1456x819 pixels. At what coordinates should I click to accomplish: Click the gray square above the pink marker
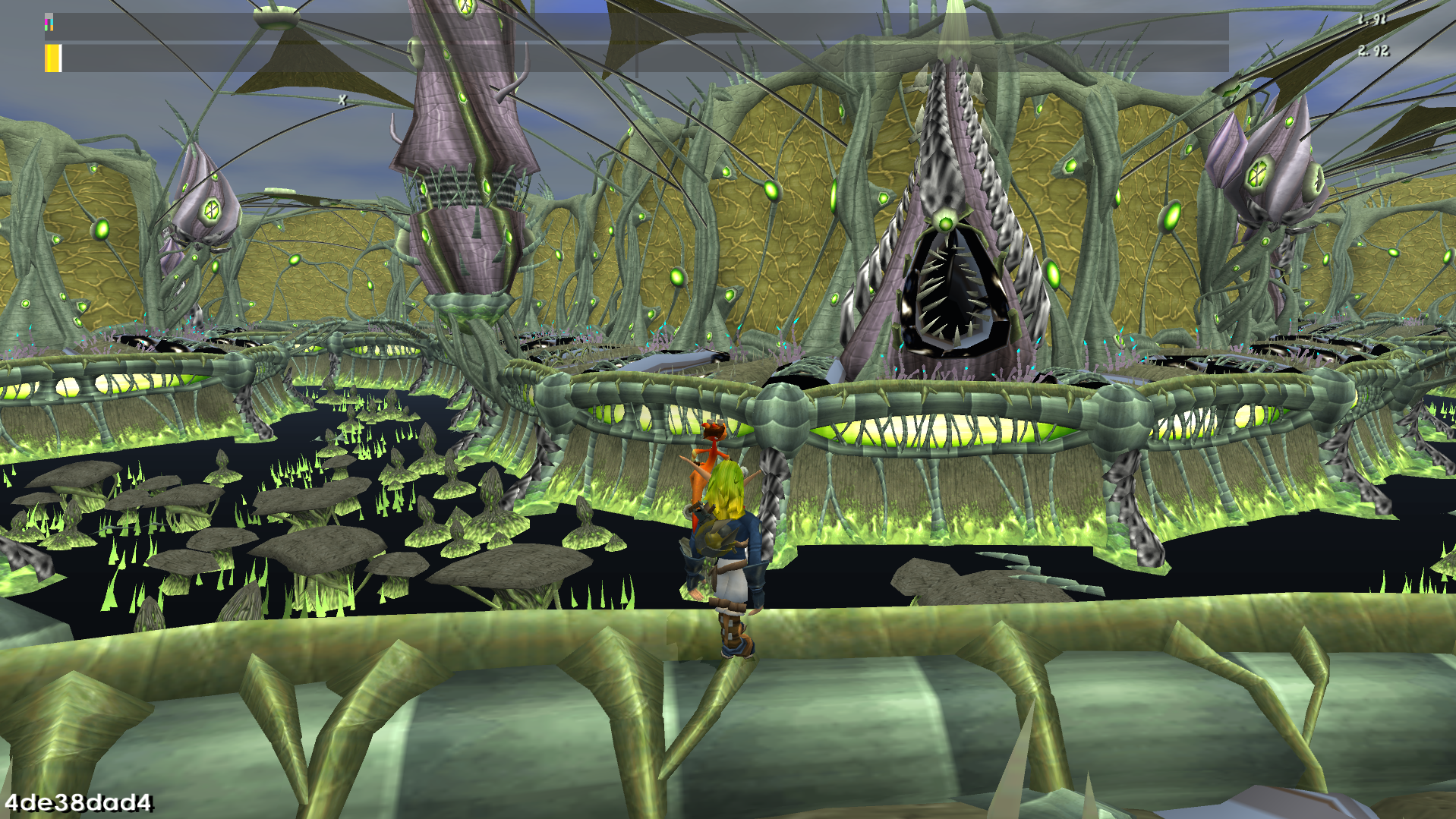click(49, 14)
